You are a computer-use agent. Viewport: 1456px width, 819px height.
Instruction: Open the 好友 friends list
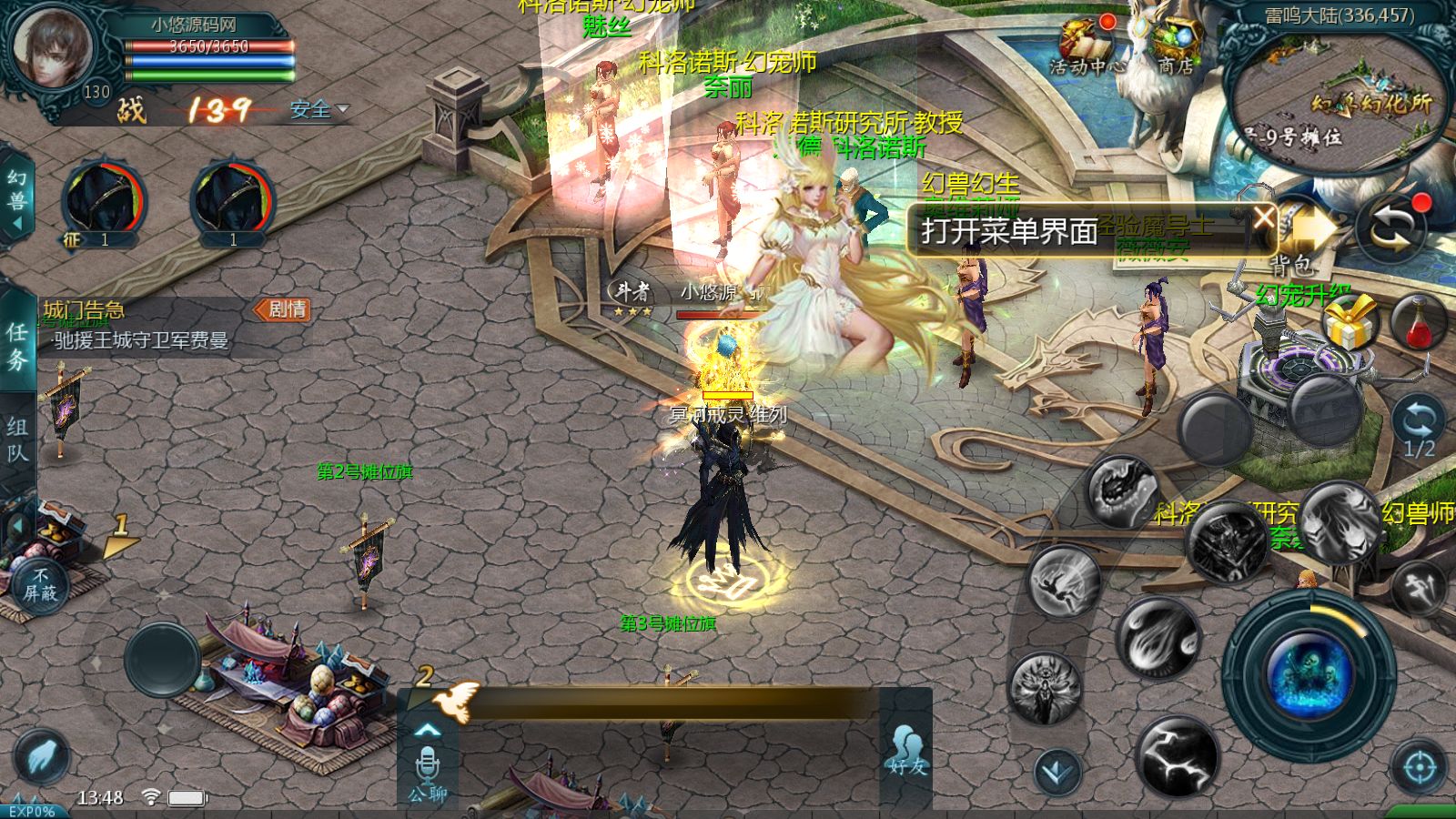tap(906, 752)
